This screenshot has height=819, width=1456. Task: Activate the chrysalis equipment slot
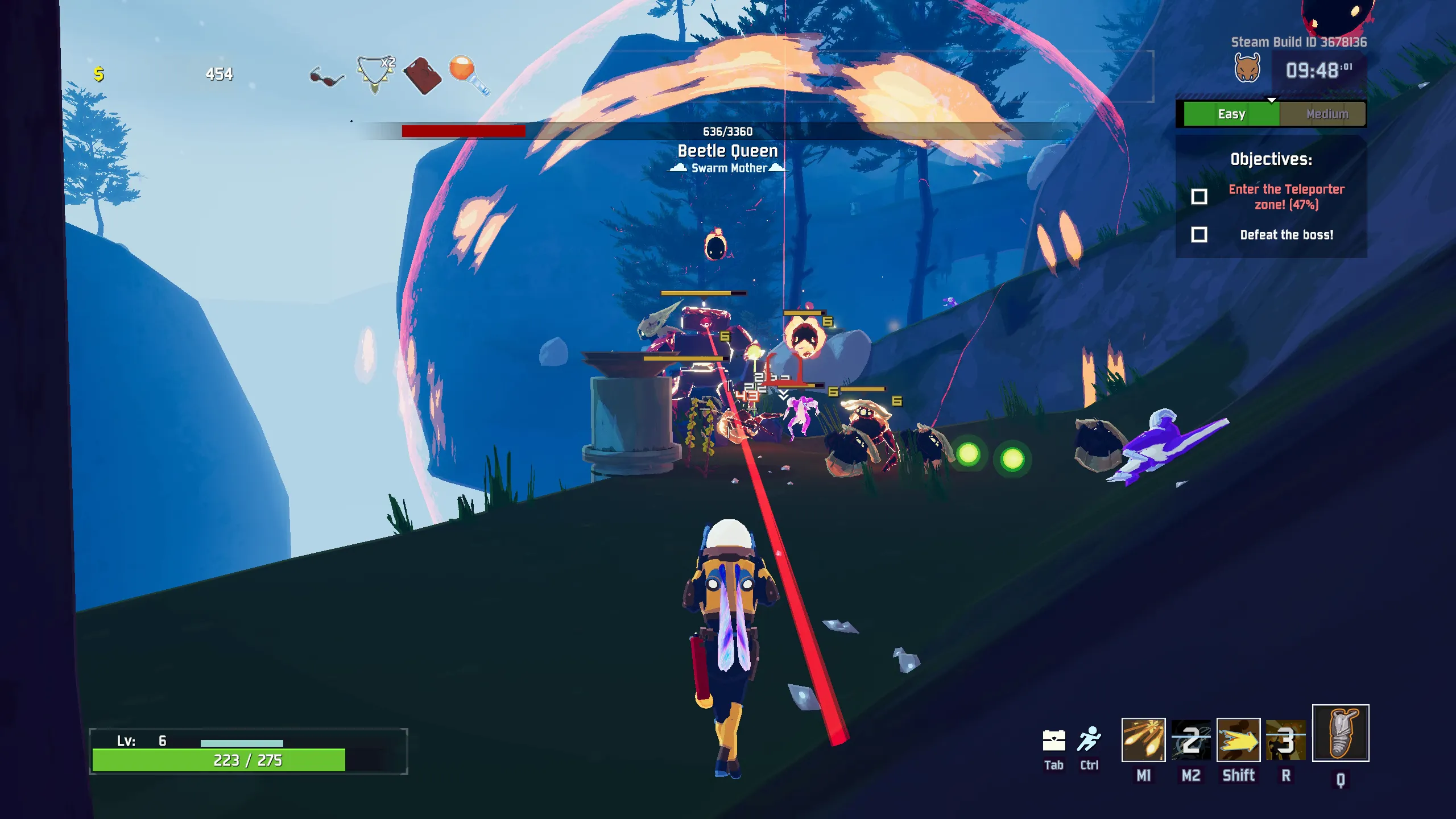pos(1340,733)
